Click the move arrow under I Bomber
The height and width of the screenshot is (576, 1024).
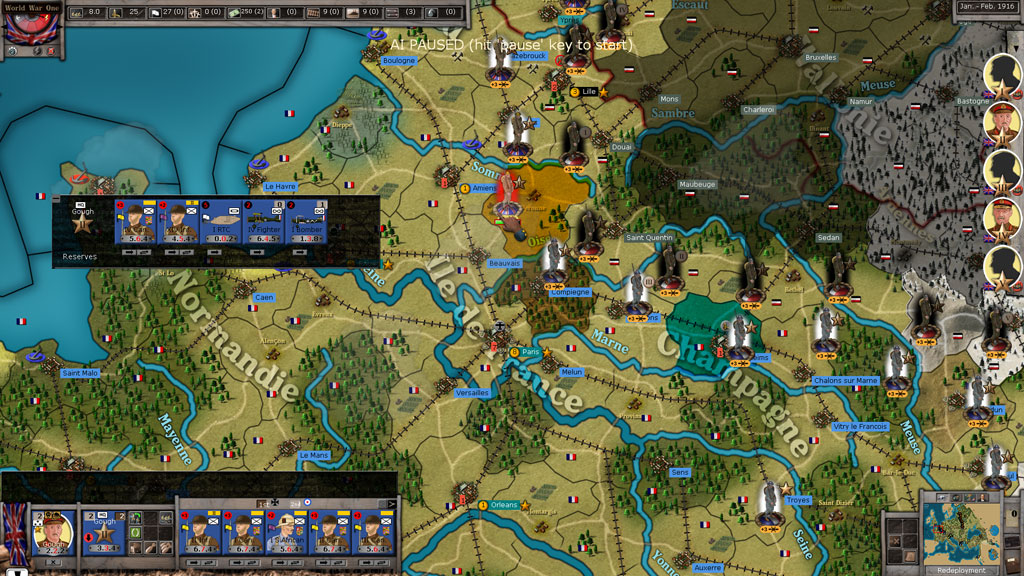(x=299, y=253)
